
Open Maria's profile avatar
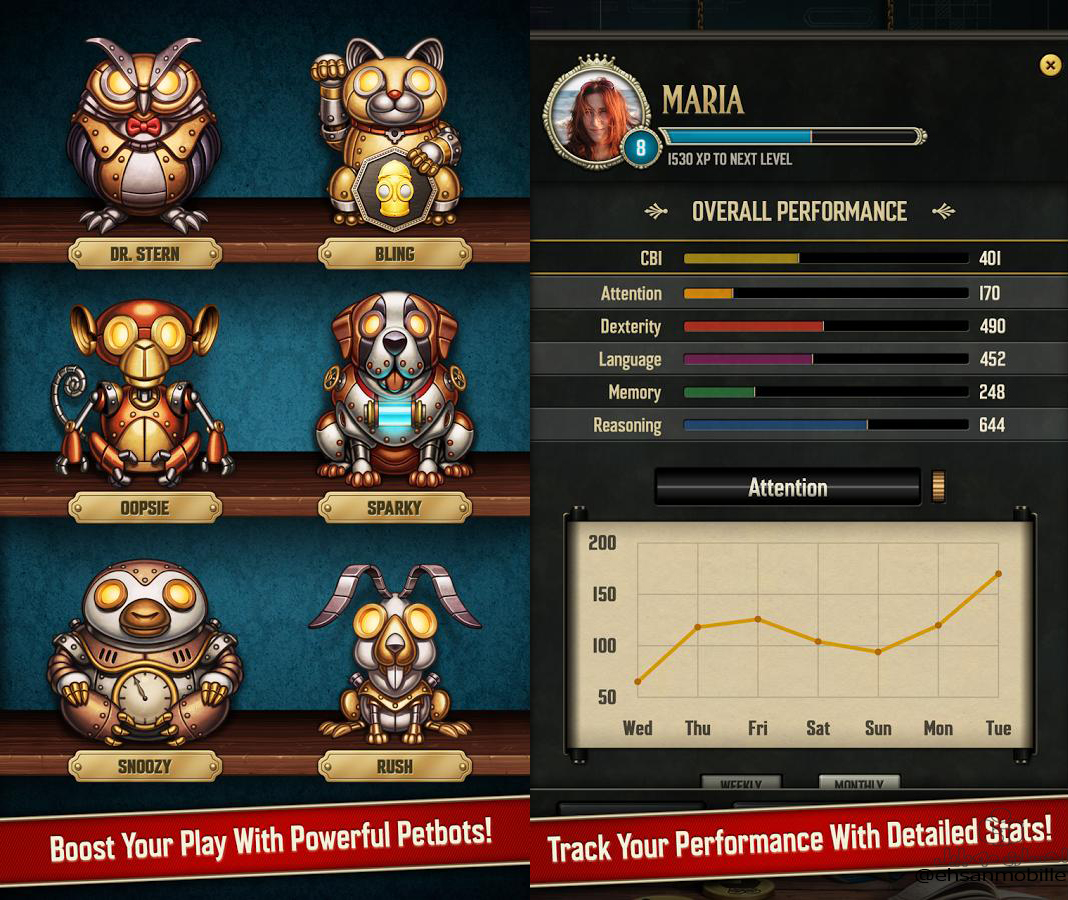tap(597, 112)
